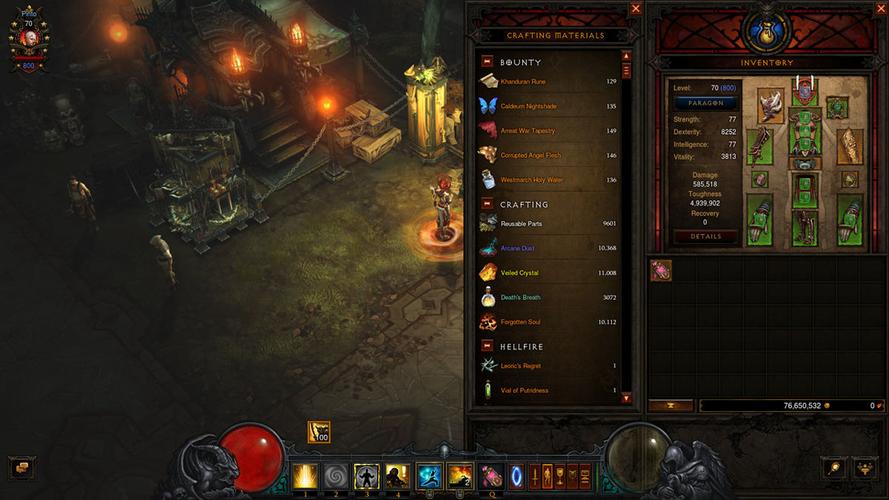Screen dimensions: 889x500
Task: Collapse the Hellfire materials section
Action: 487,346
